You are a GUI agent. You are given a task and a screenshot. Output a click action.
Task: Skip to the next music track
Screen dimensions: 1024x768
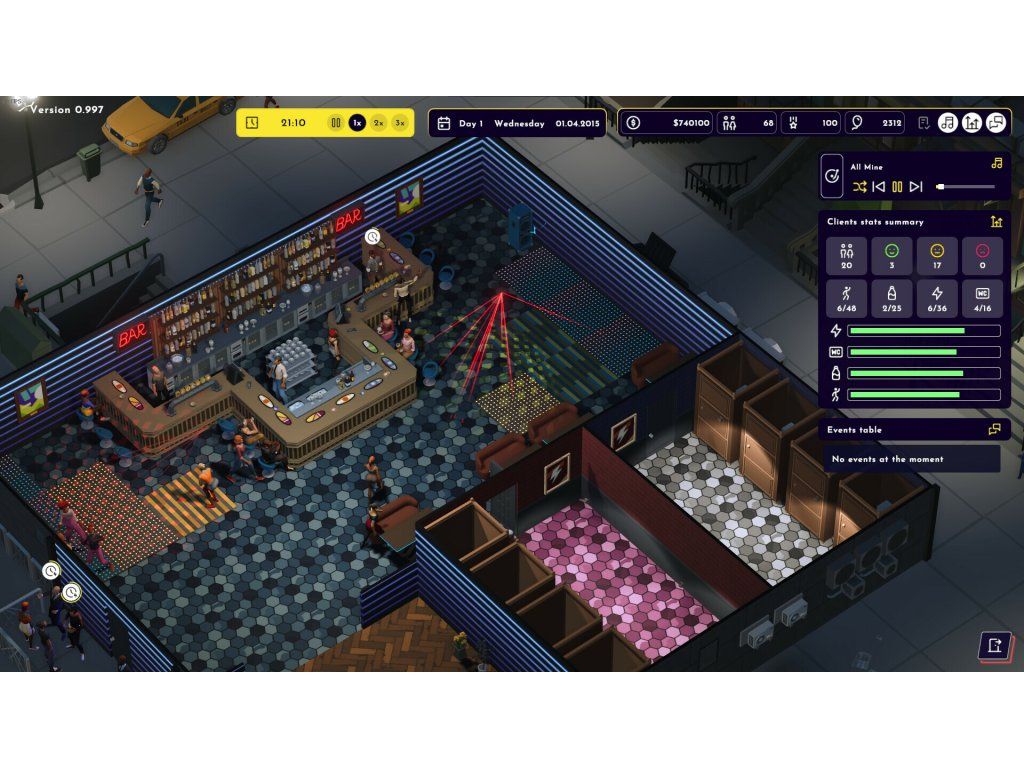(916, 187)
